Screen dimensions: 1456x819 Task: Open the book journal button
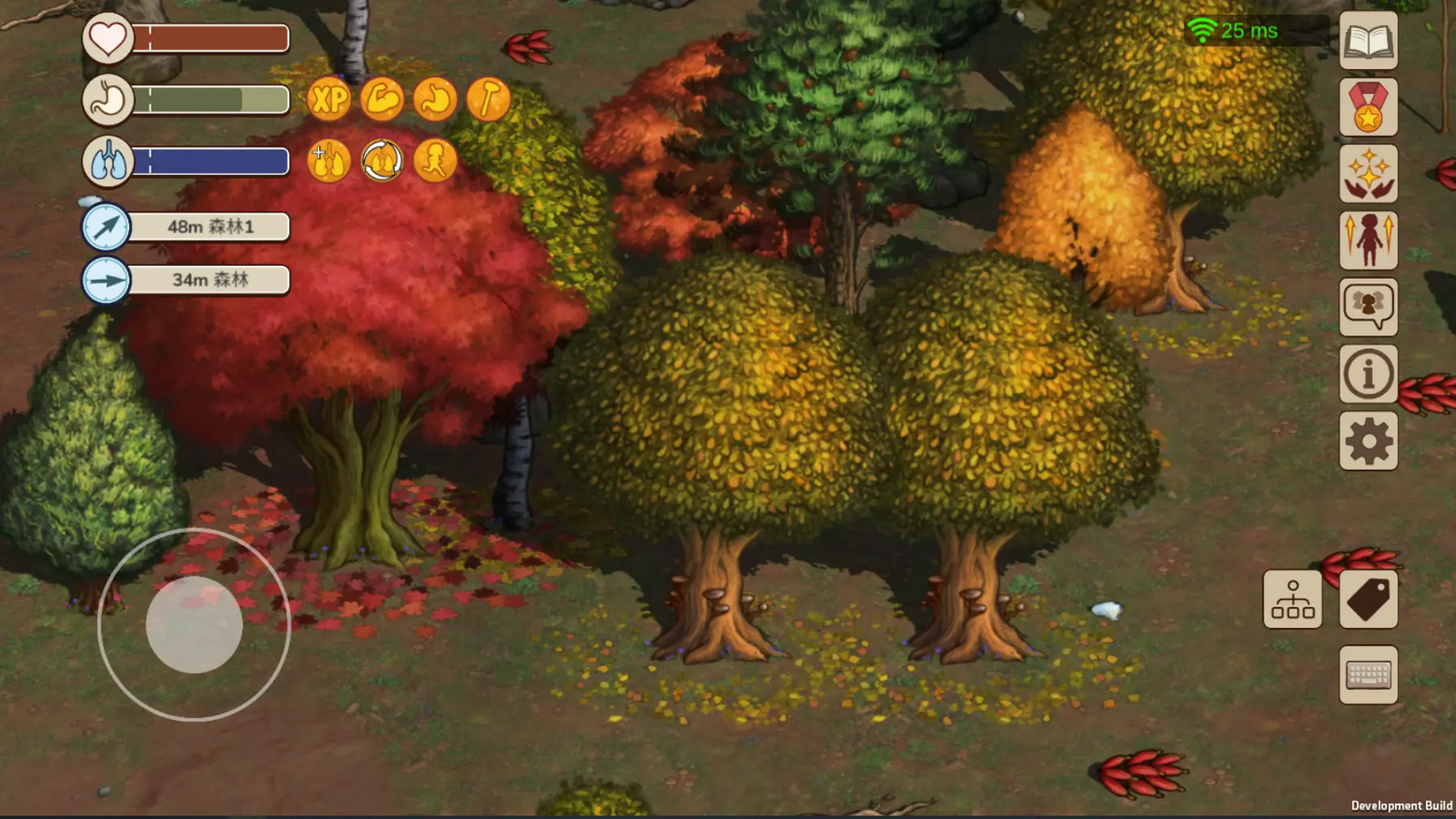click(x=1368, y=41)
